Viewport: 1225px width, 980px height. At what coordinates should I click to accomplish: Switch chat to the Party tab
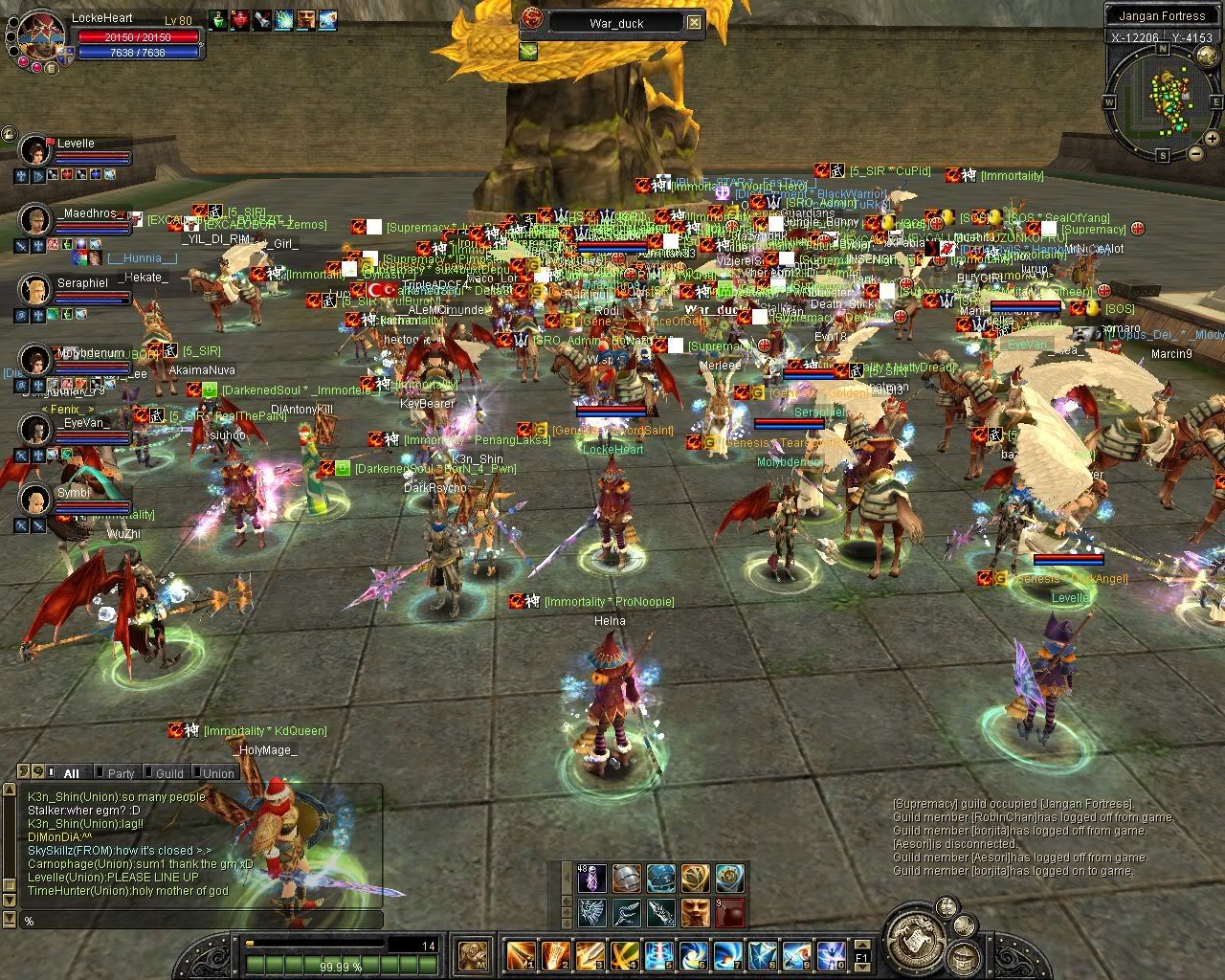[x=121, y=773]
